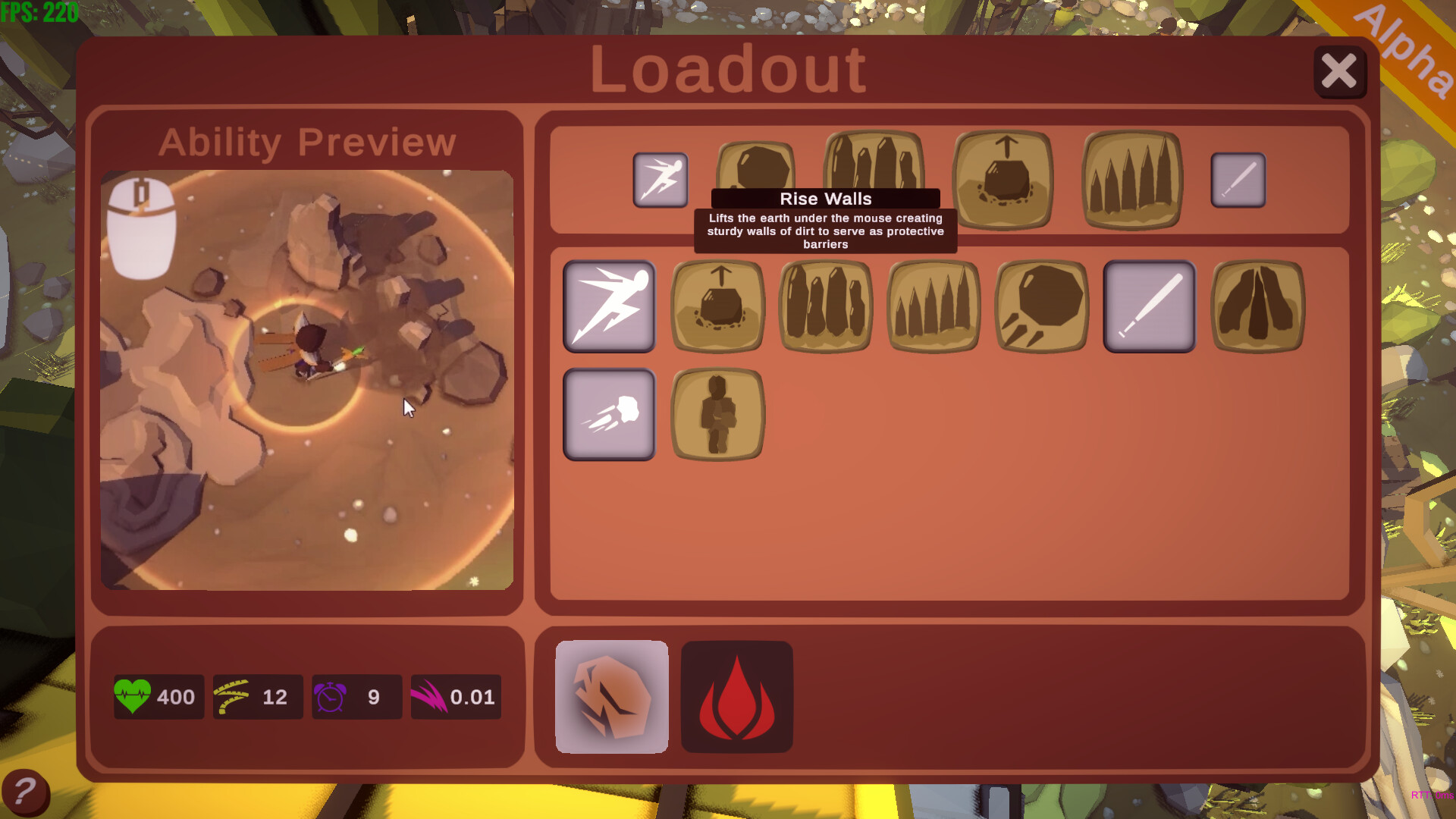Select the baseball bat ability

pos(1149,306)
